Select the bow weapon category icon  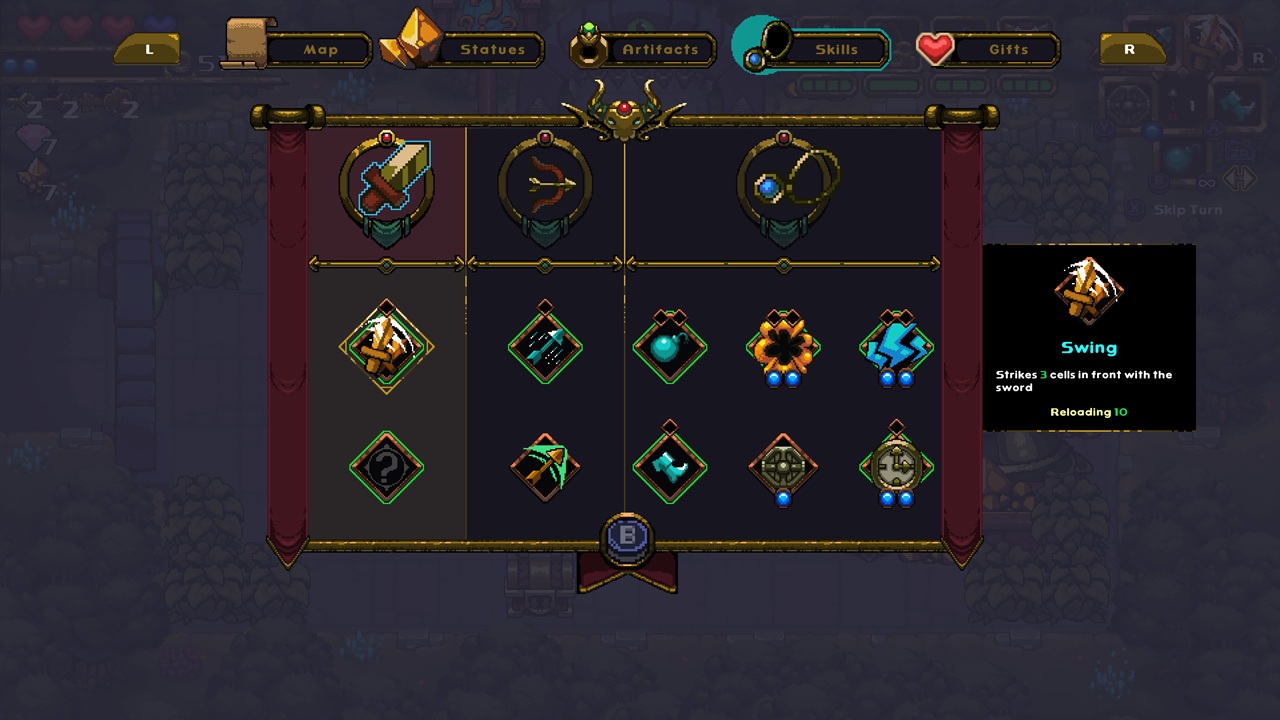point(545,180)
